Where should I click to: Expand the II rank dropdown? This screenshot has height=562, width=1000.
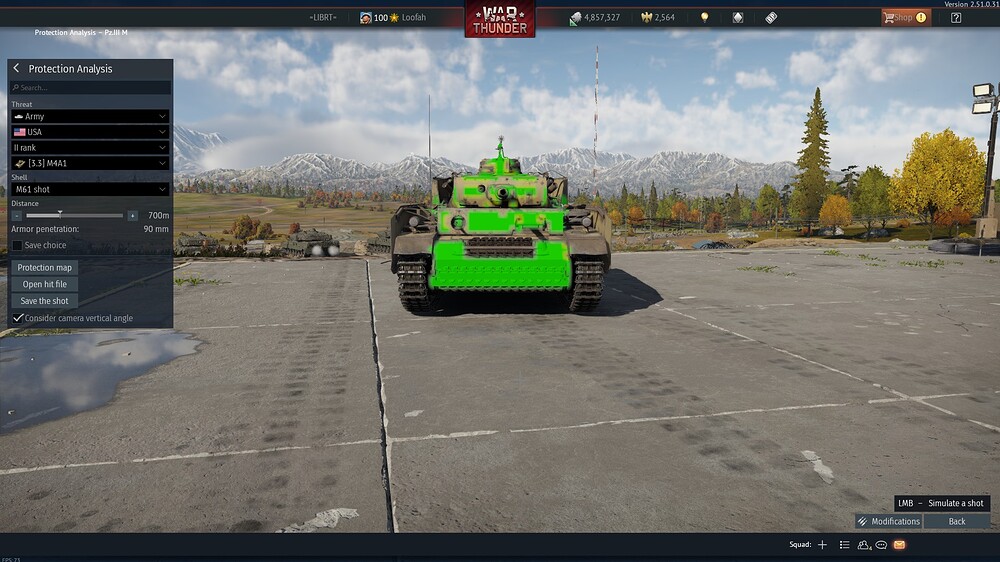[x=90, y=147]
